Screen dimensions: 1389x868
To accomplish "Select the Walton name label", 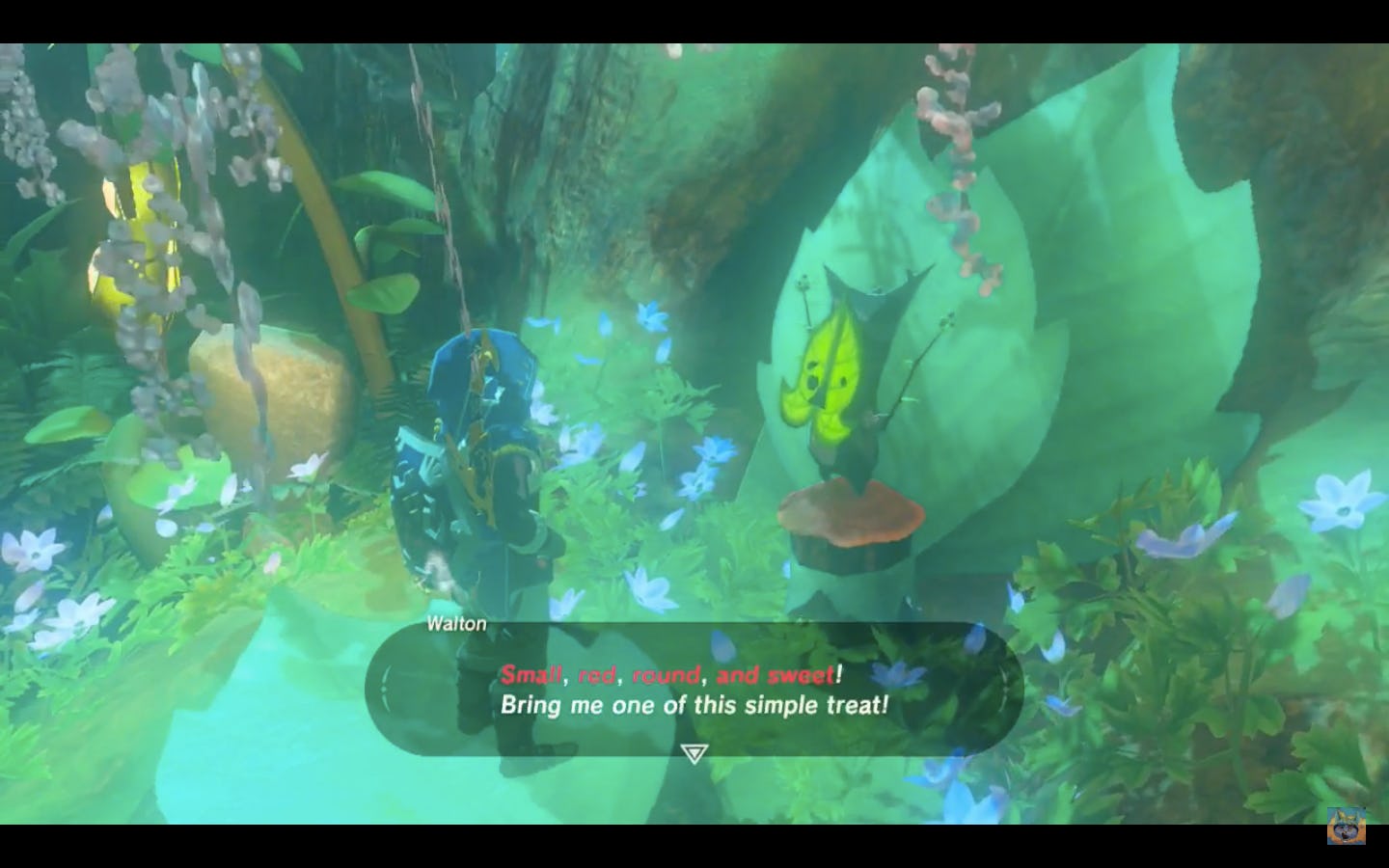I will tap(457, 623).
